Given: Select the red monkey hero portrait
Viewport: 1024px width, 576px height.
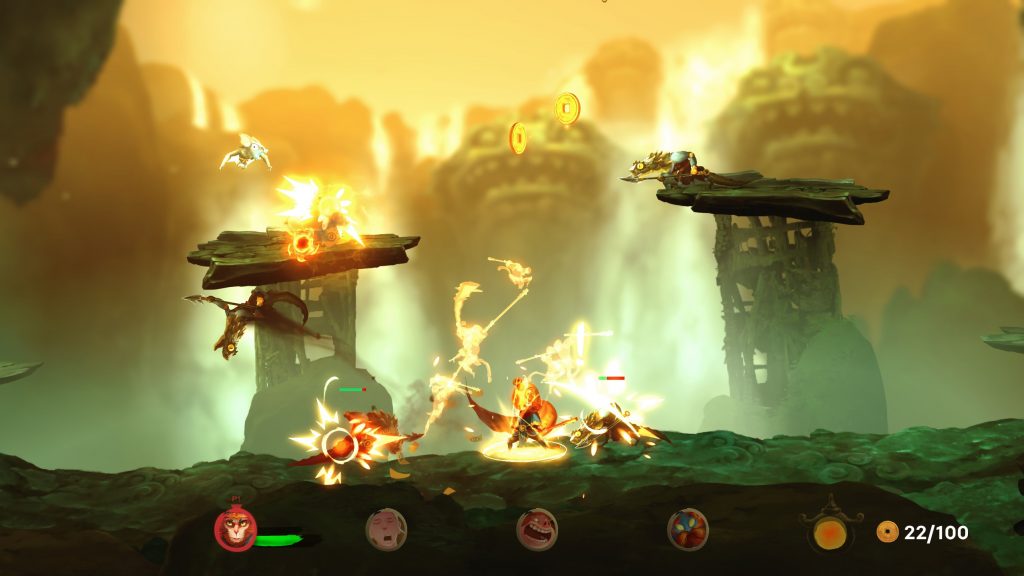Looking at the screenshot, I should pos(236,529).
